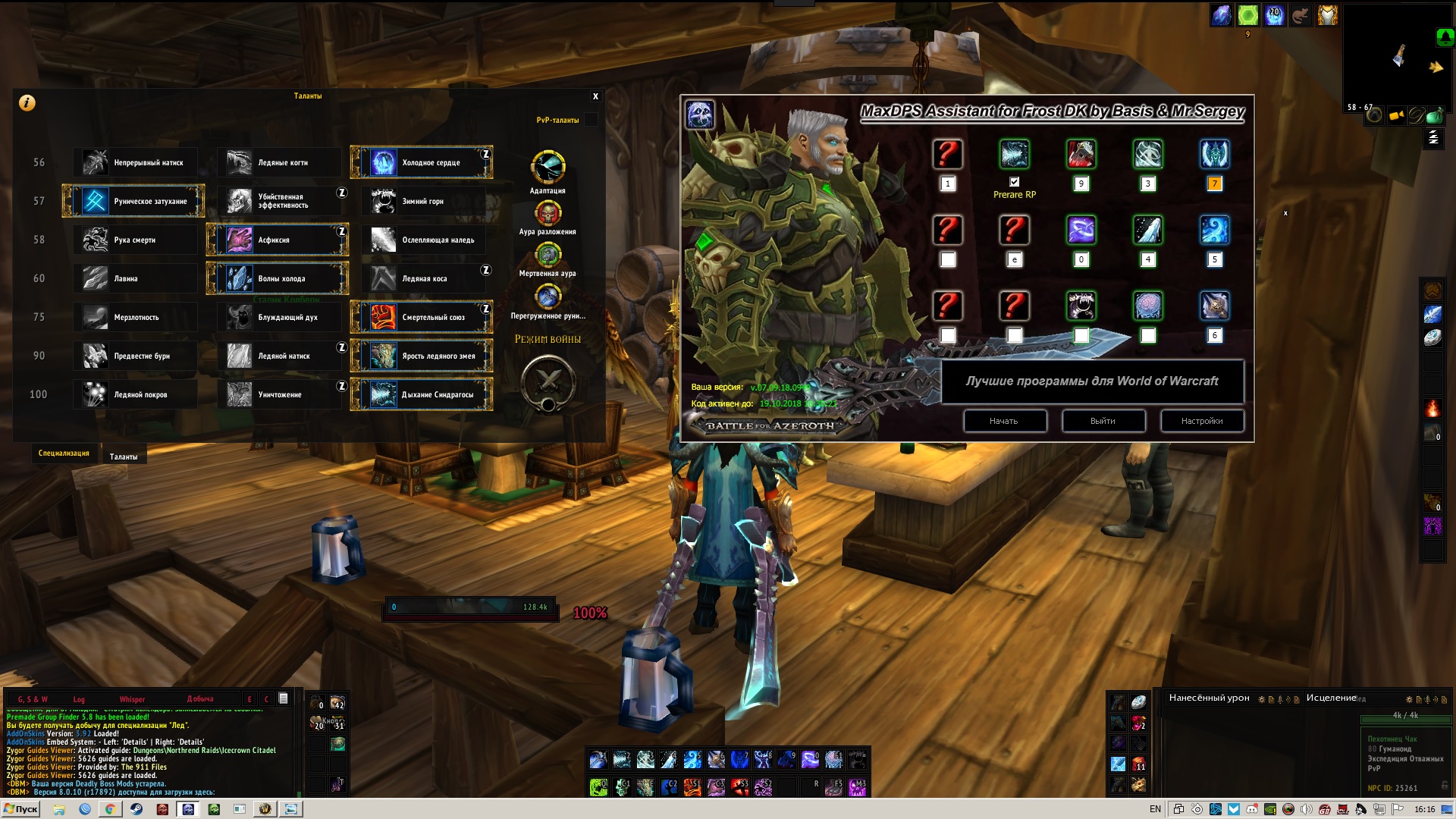Choose the Смертельный союз talent
1456x819 pixels.
(422, 317)
